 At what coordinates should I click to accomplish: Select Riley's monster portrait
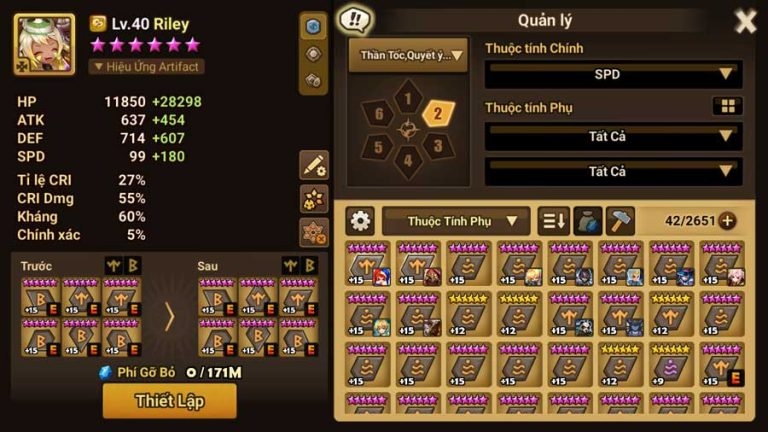[44, 45]
